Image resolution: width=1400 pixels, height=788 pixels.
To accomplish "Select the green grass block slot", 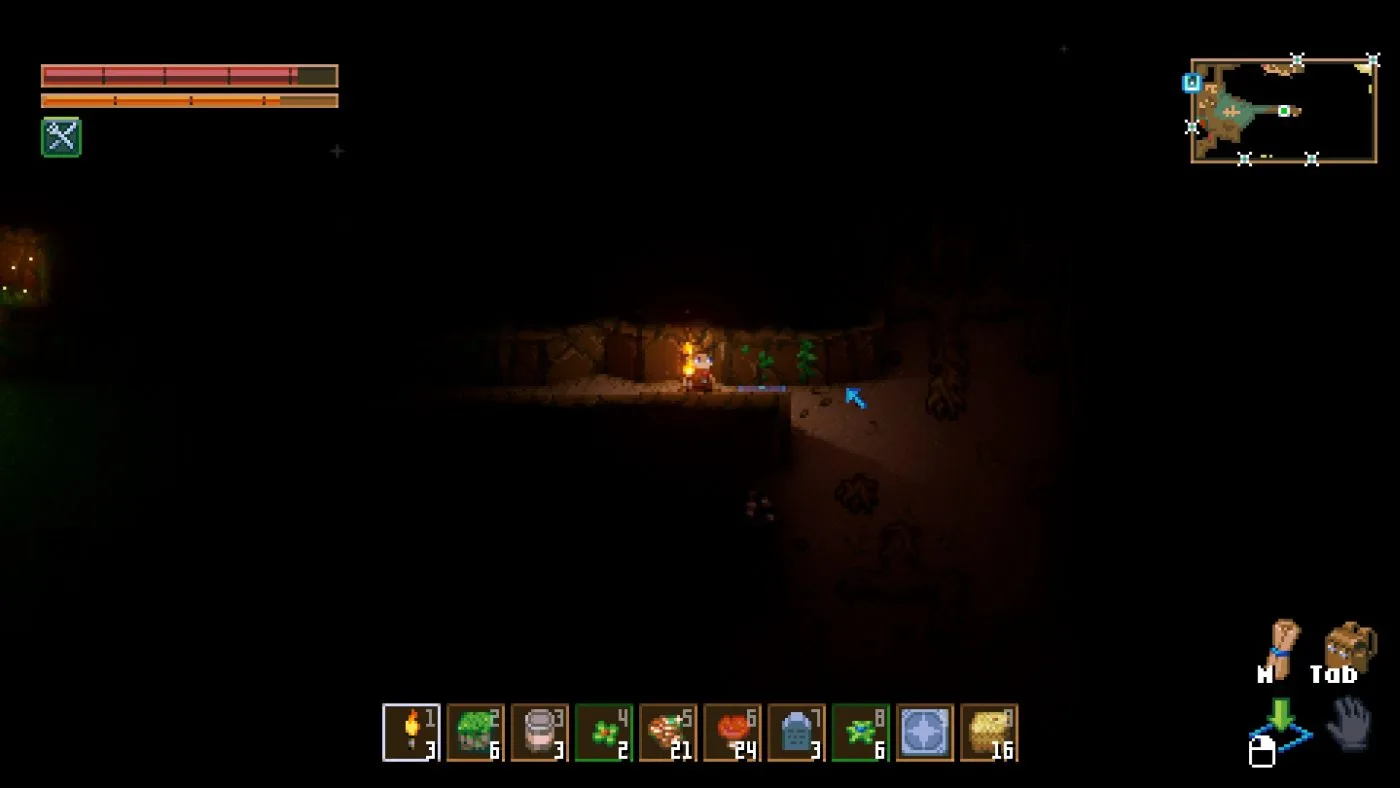I will pos(475,732).
